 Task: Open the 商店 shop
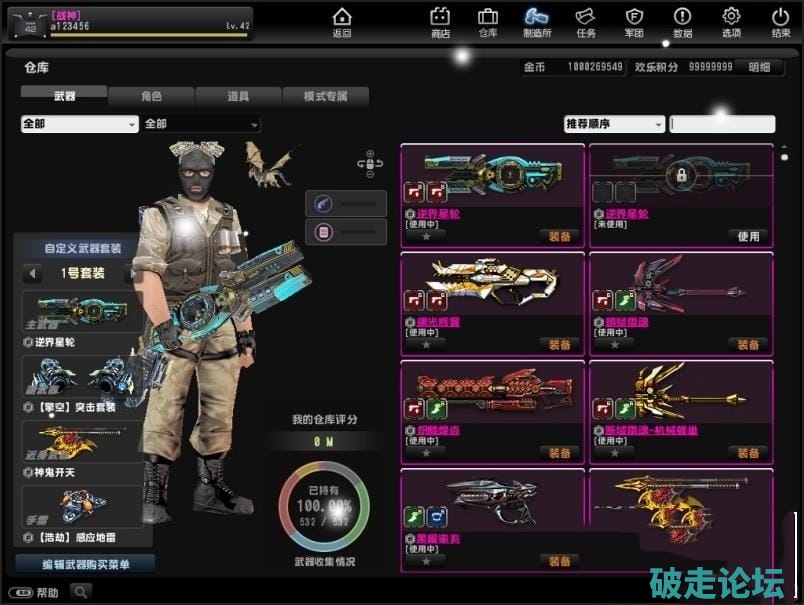pyautogui.click(x=440, y=22)
